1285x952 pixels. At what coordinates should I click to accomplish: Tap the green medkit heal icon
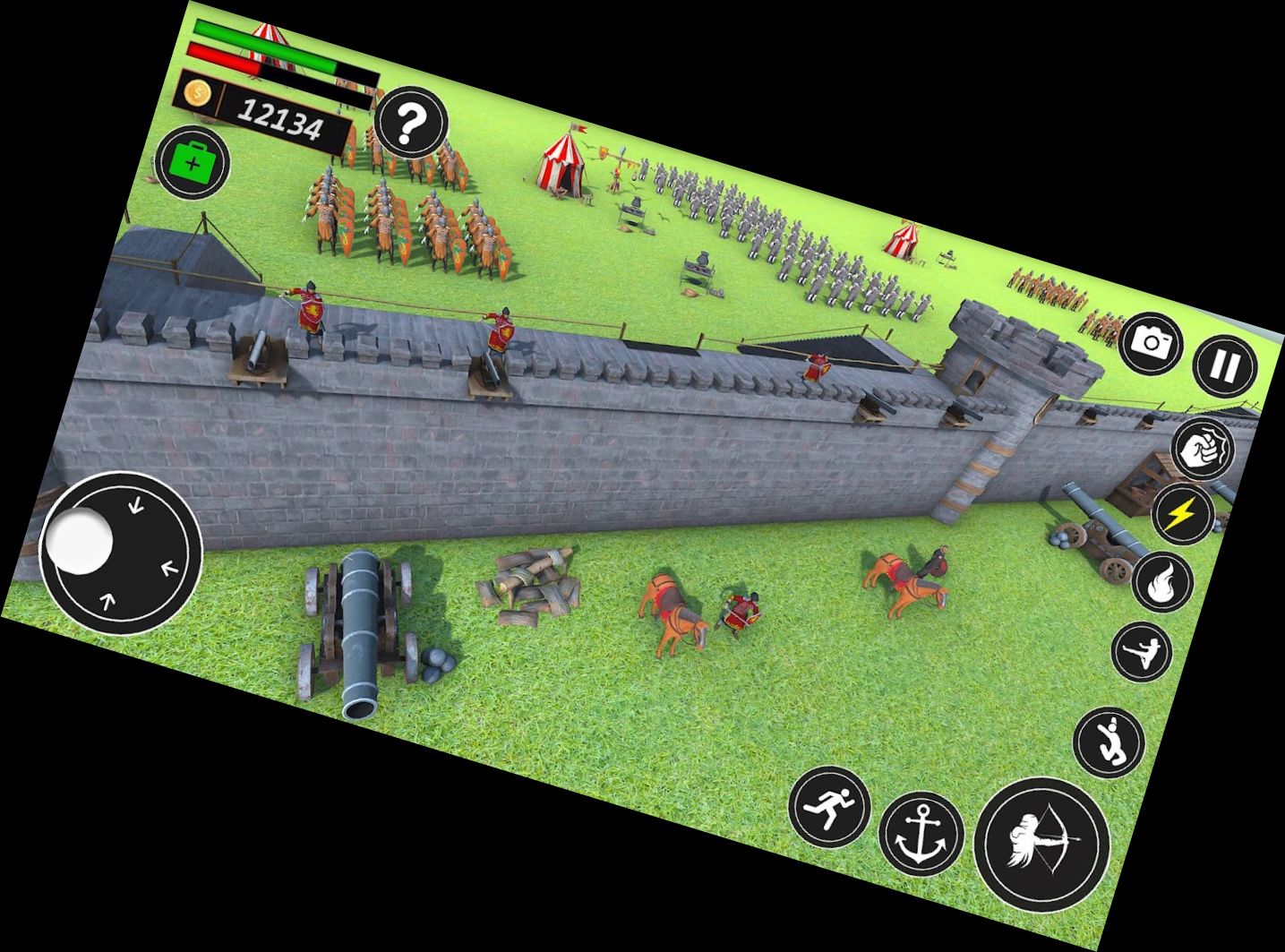[x=193, y=164]
